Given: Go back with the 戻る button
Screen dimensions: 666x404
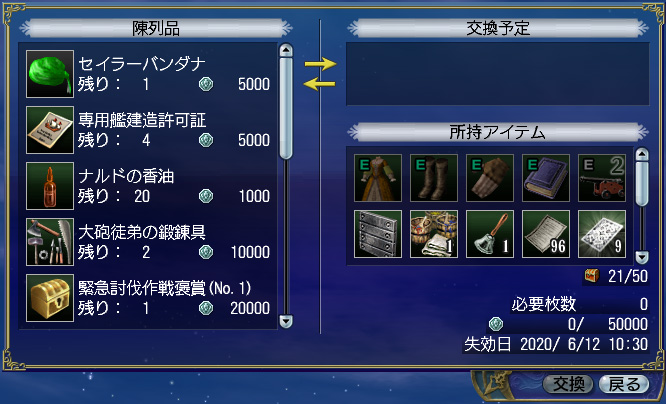Looking at the screenshot, I should pyautogui.click(x=622, y=384).
